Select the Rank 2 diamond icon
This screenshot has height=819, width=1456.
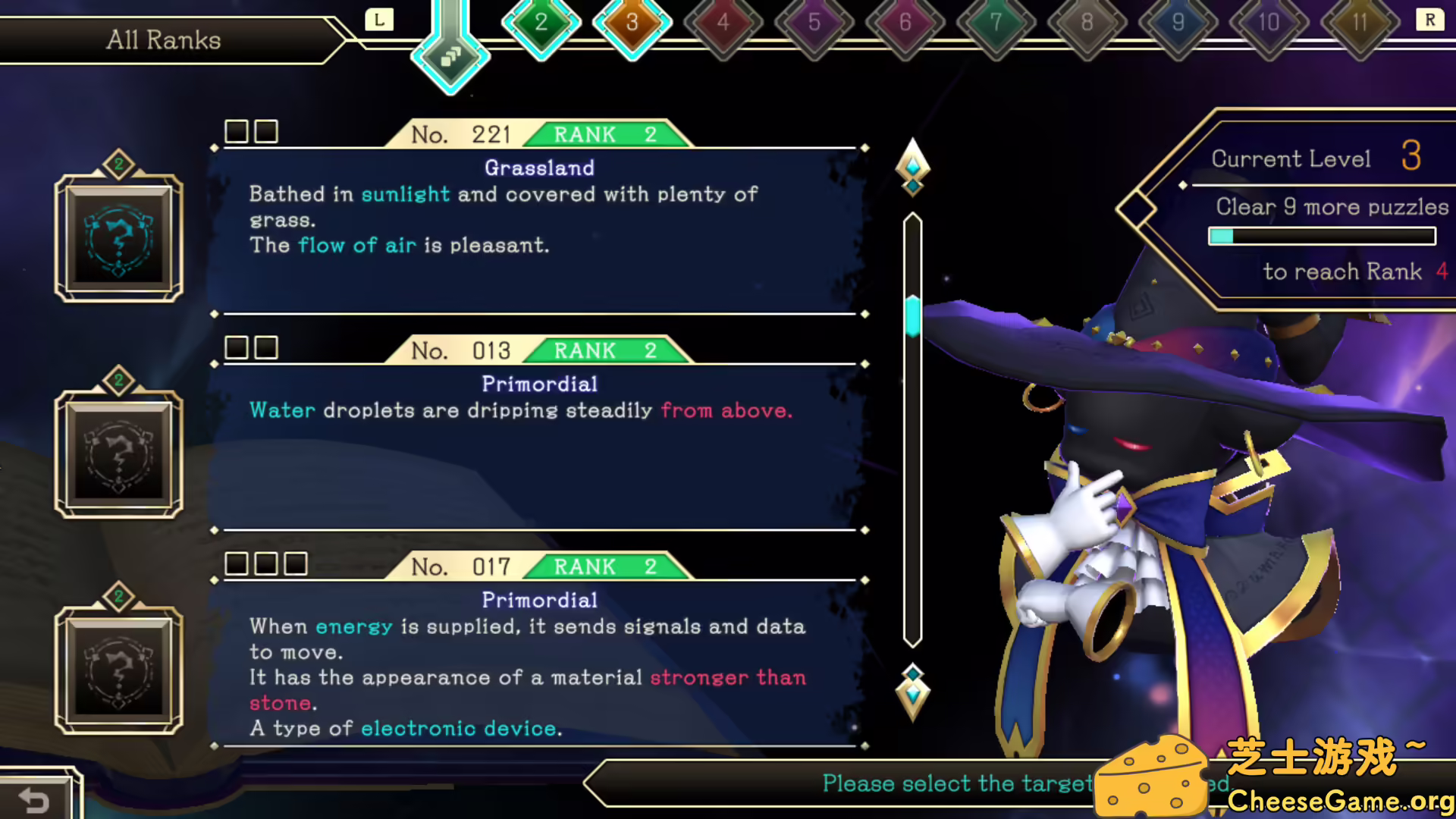coord(541,23)
